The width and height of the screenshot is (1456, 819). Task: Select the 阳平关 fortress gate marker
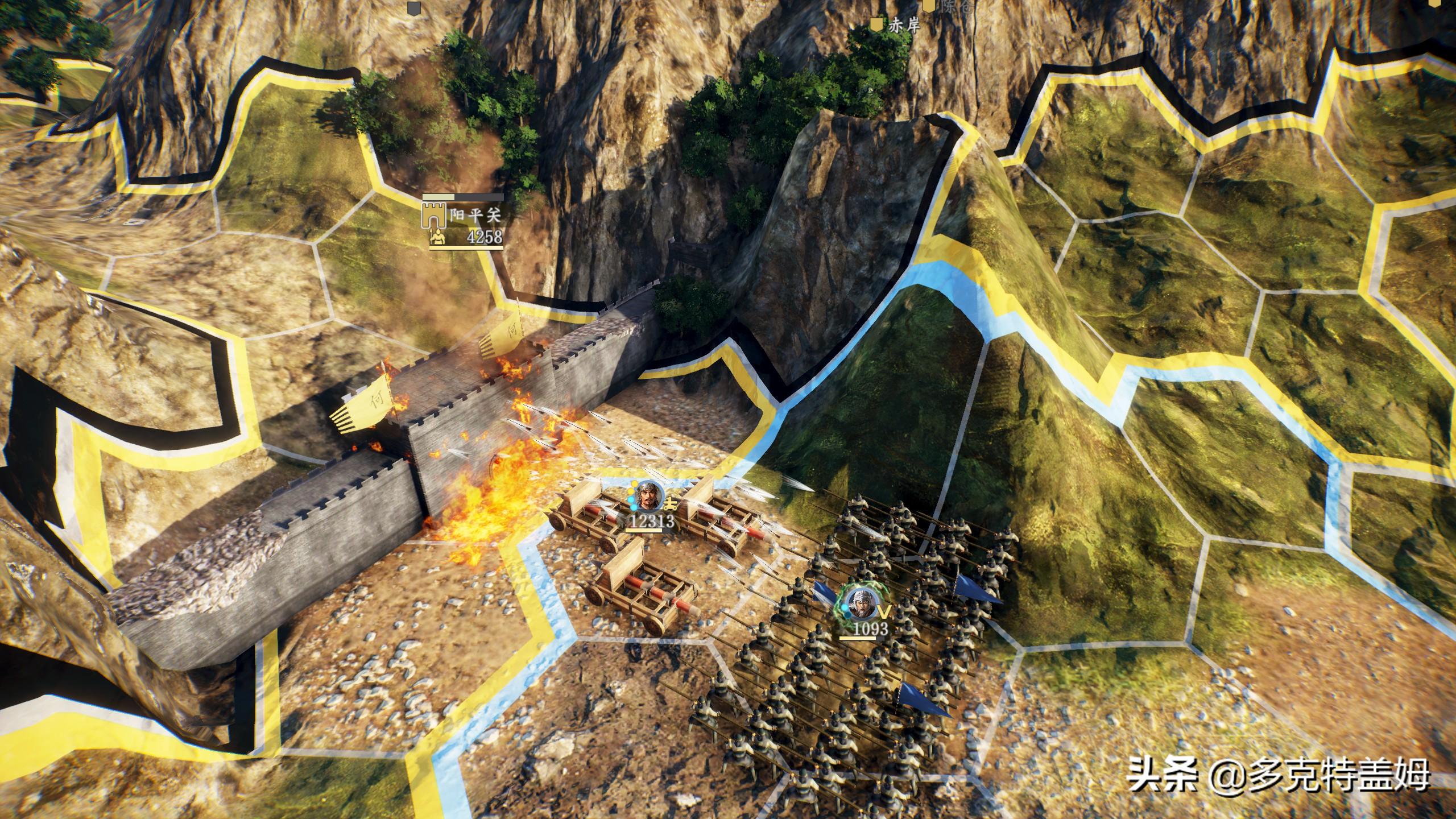[x=433, y=216]
